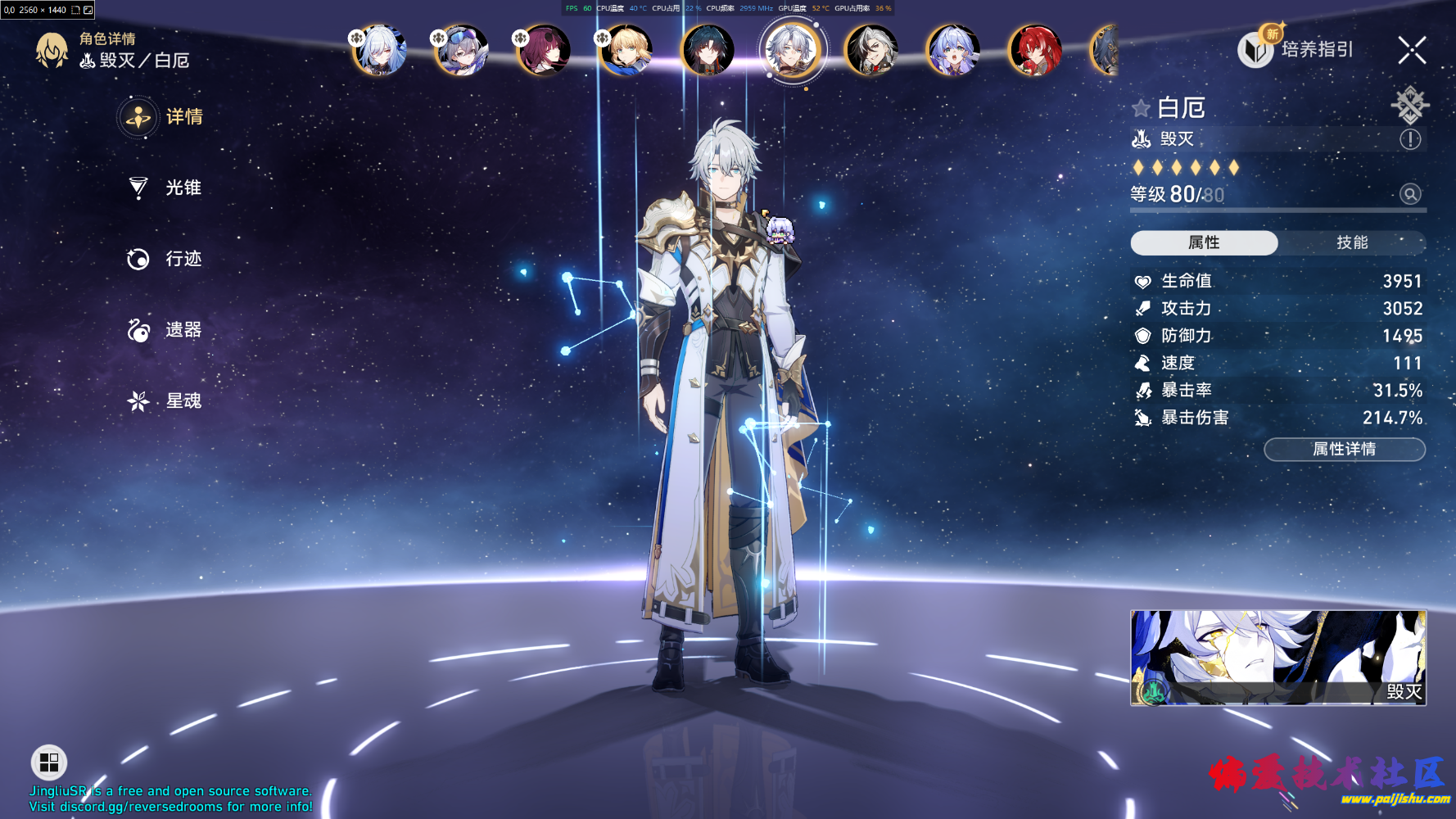Click the exclamation info icon beside 毁灭
The width and height of the screenshot is (1456, 819).
click(1410, 139)
